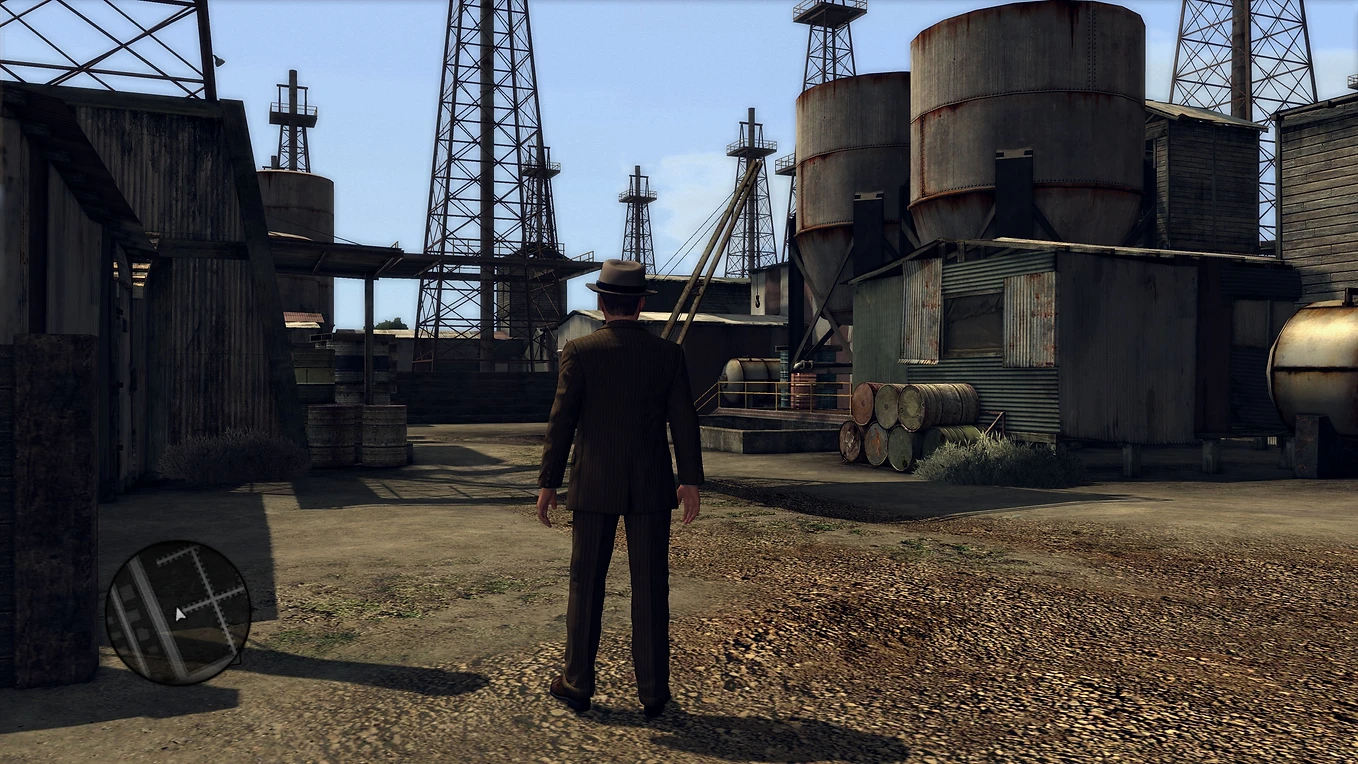1358x764 pixels.
Task: Select the player arrow on the minimap
Action: click(180, 614)
